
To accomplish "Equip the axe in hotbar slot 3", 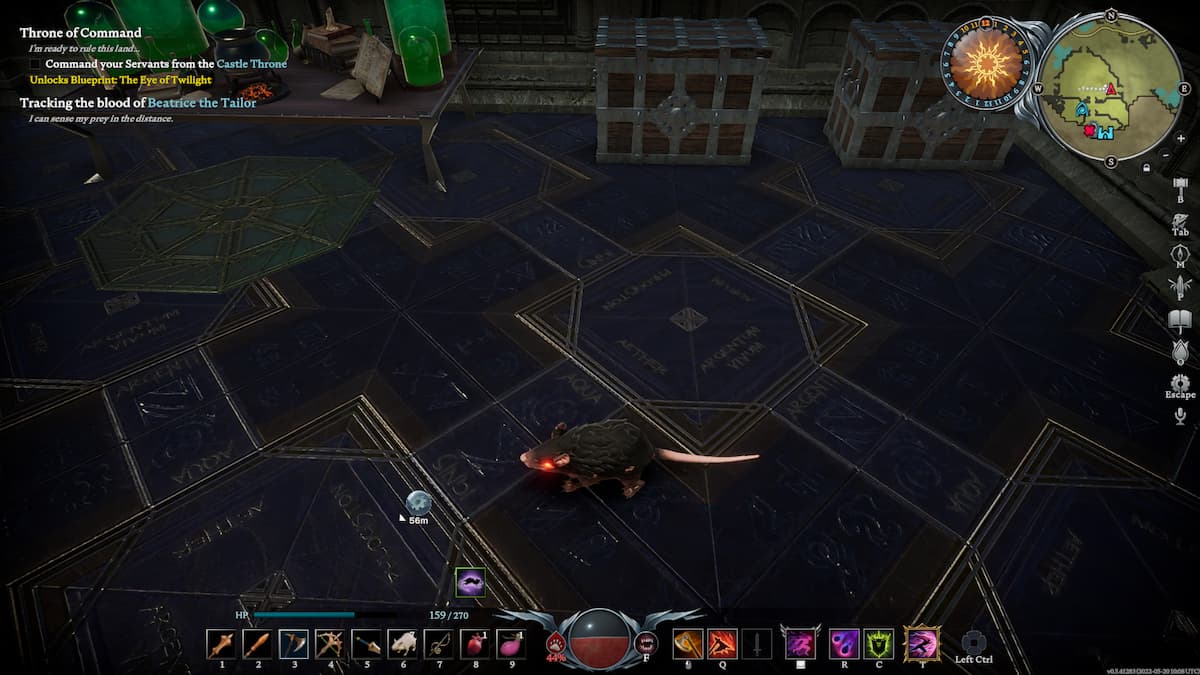I will [294, 643].
